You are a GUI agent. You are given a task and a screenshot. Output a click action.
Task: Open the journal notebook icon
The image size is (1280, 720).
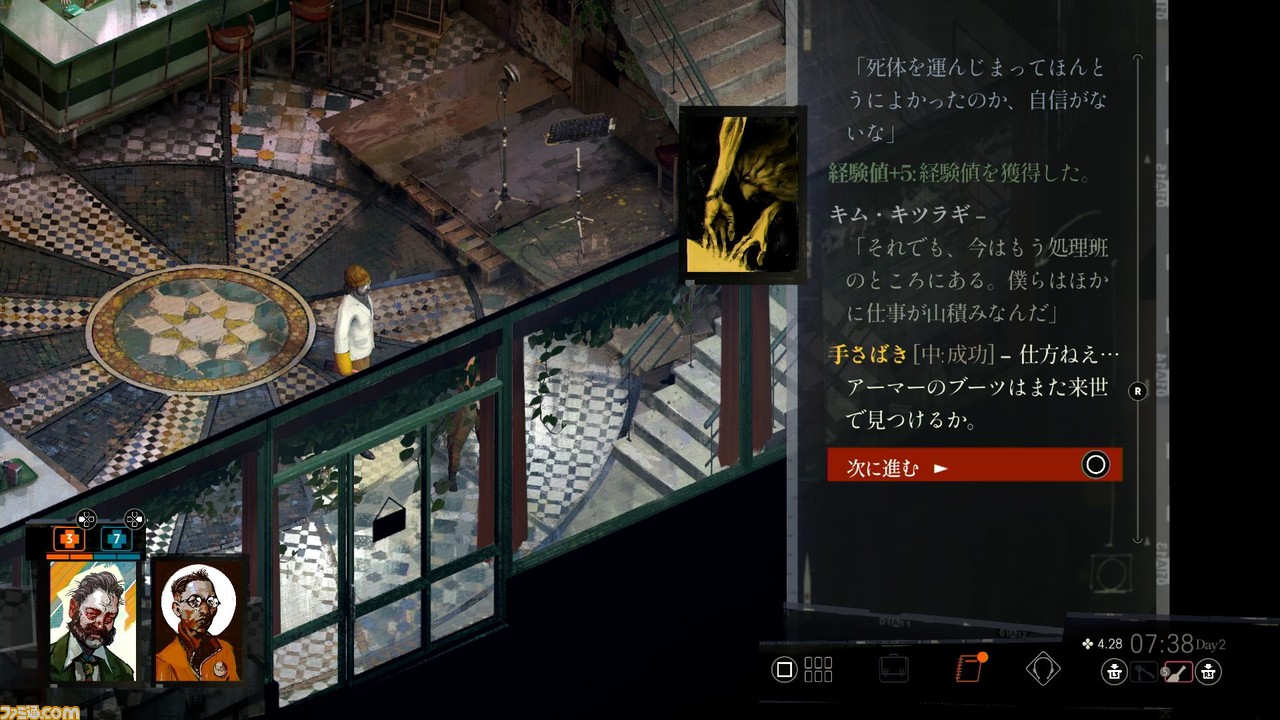tap(969, 668)
